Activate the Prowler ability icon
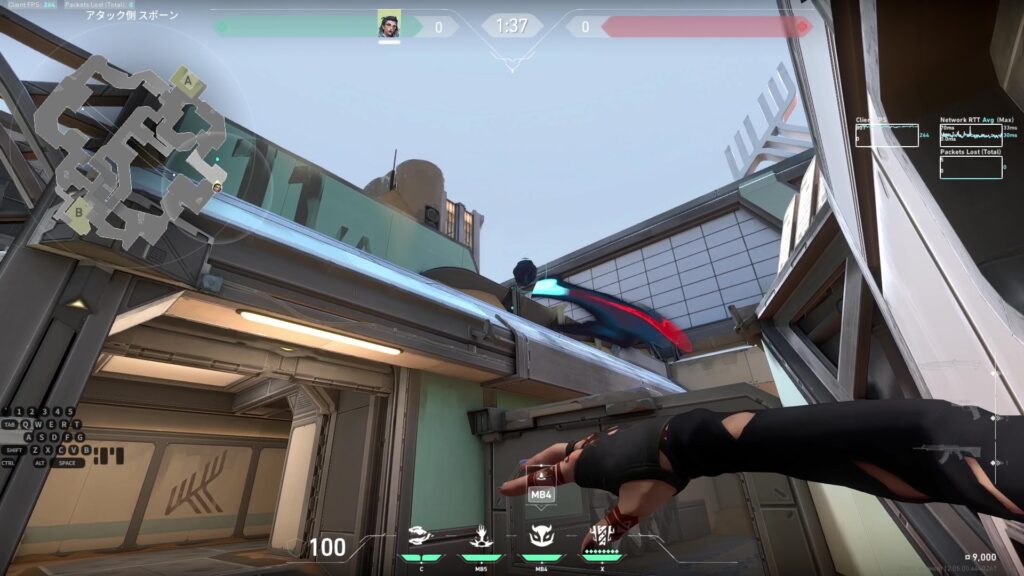Viewport: 1024px width, 576px height. tap(421, 536)
